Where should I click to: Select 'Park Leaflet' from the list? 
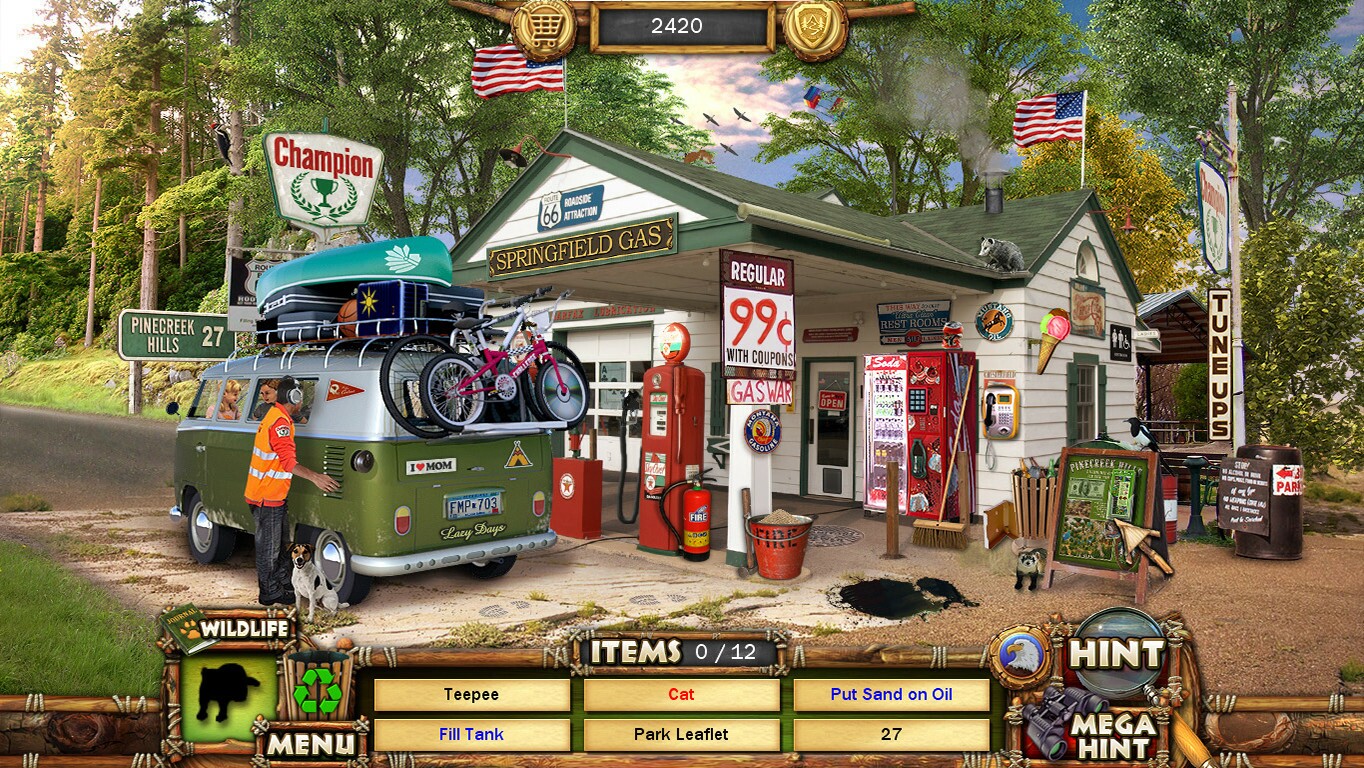[x=682, y=734]
